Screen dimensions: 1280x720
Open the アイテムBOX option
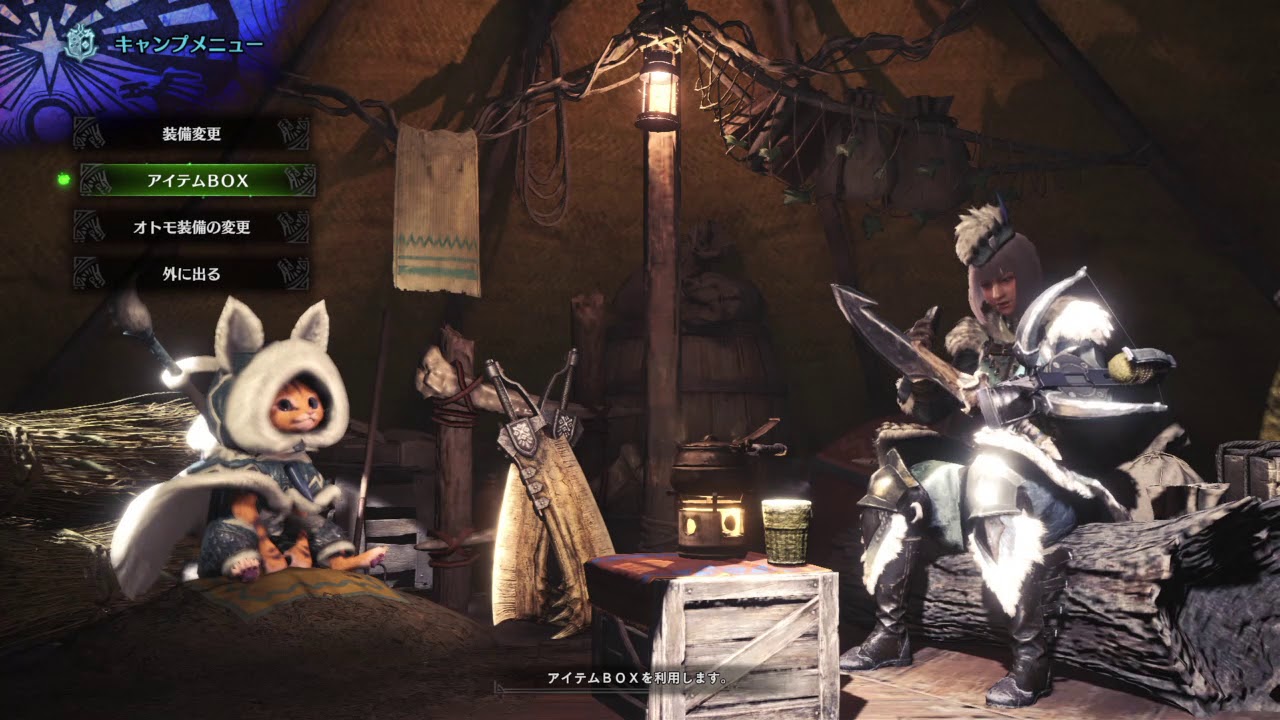pyautogui.click(x=197, y=181)
